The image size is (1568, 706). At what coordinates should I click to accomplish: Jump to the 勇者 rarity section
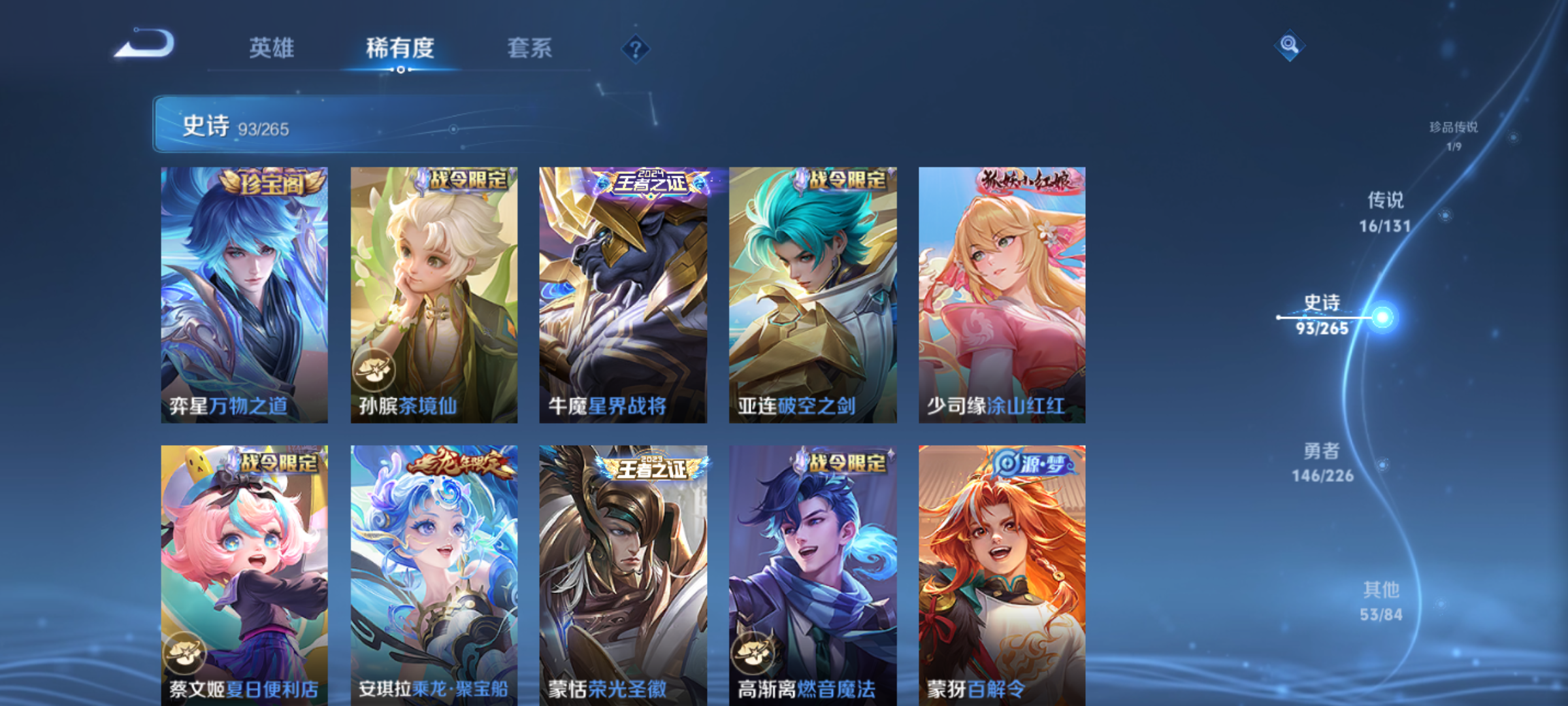(x=1322, y=462)
